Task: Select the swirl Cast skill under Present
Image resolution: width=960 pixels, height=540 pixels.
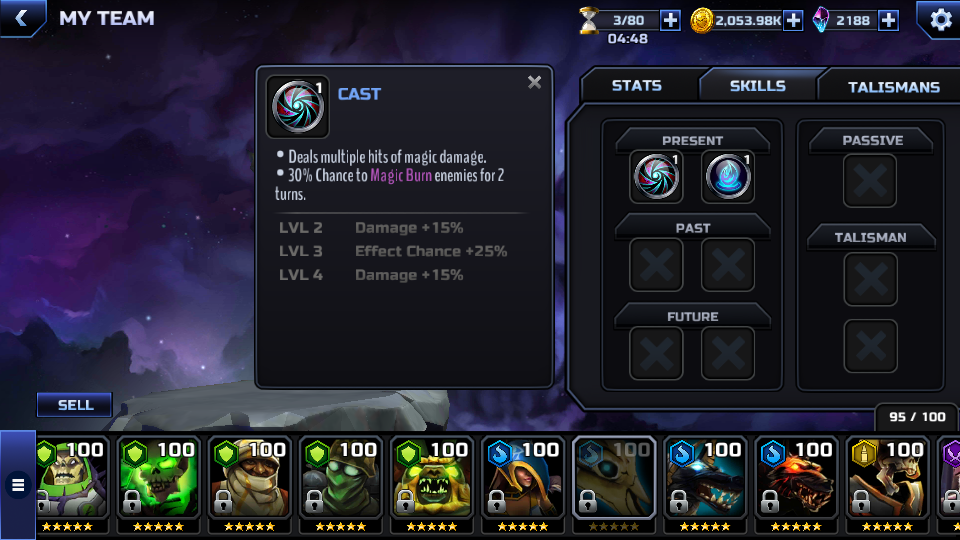Action: 657,177
